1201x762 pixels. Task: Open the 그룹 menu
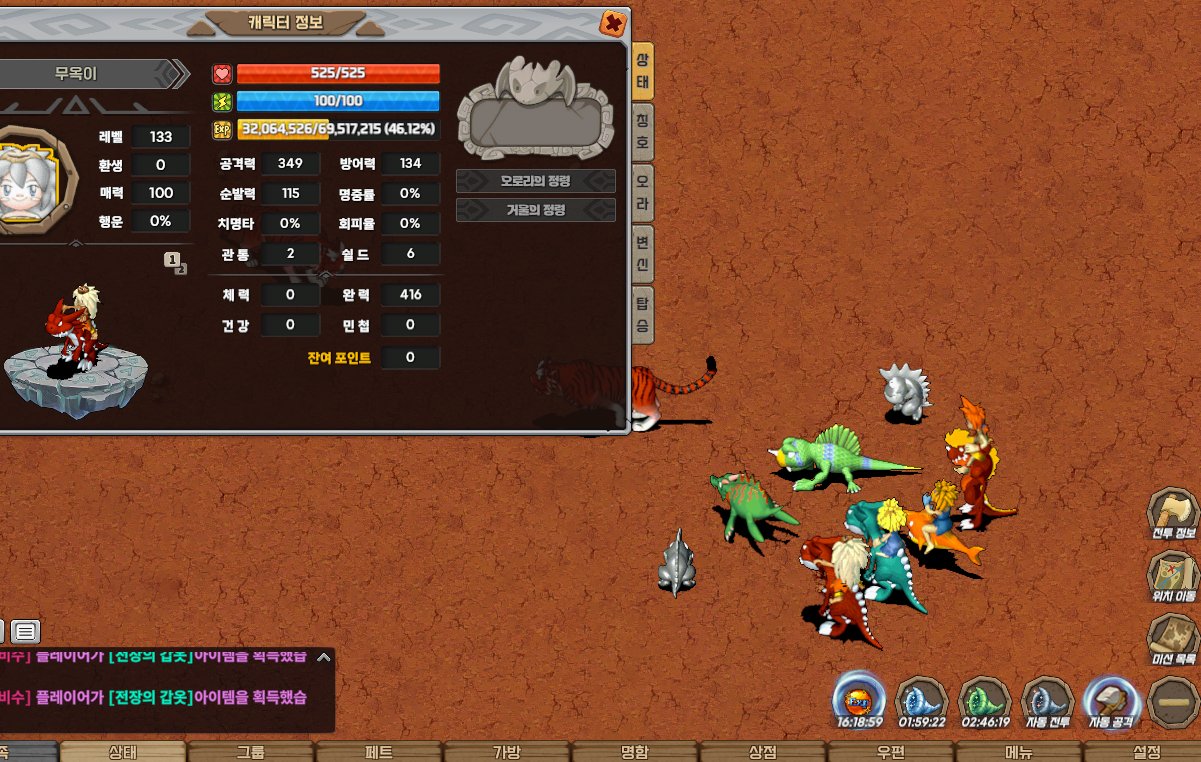[251, 752]
